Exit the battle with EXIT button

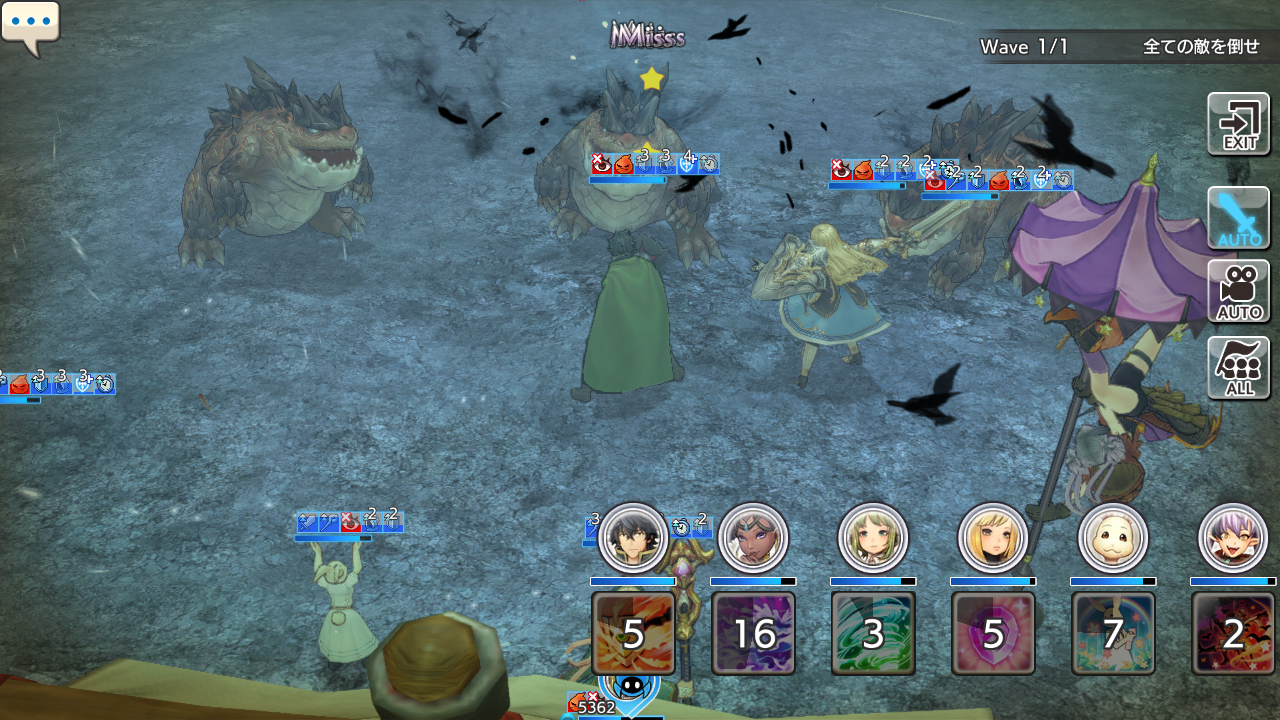(1238, 124)
